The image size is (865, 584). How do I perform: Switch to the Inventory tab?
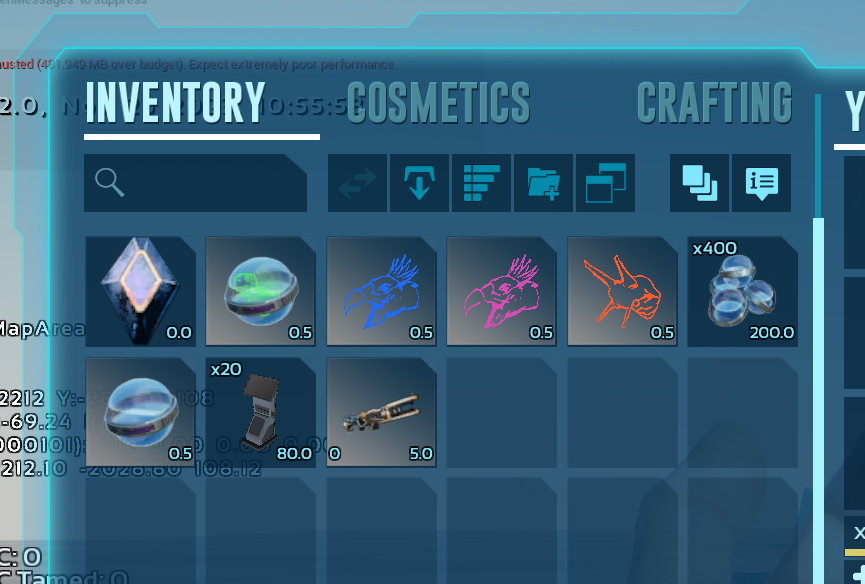tap(175, 102)
